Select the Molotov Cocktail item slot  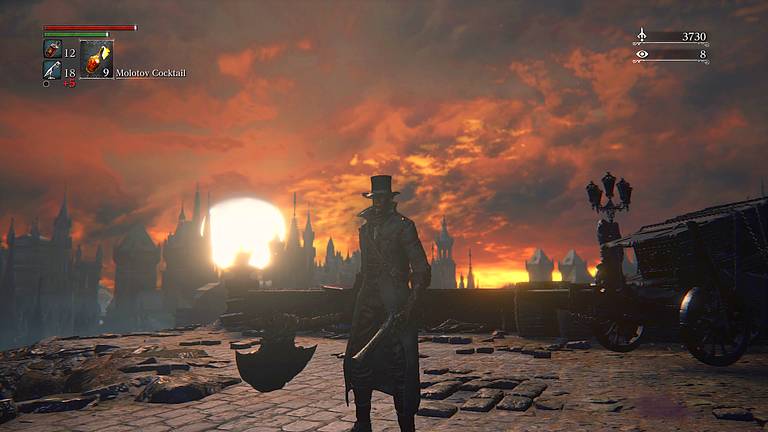[95, 60]
